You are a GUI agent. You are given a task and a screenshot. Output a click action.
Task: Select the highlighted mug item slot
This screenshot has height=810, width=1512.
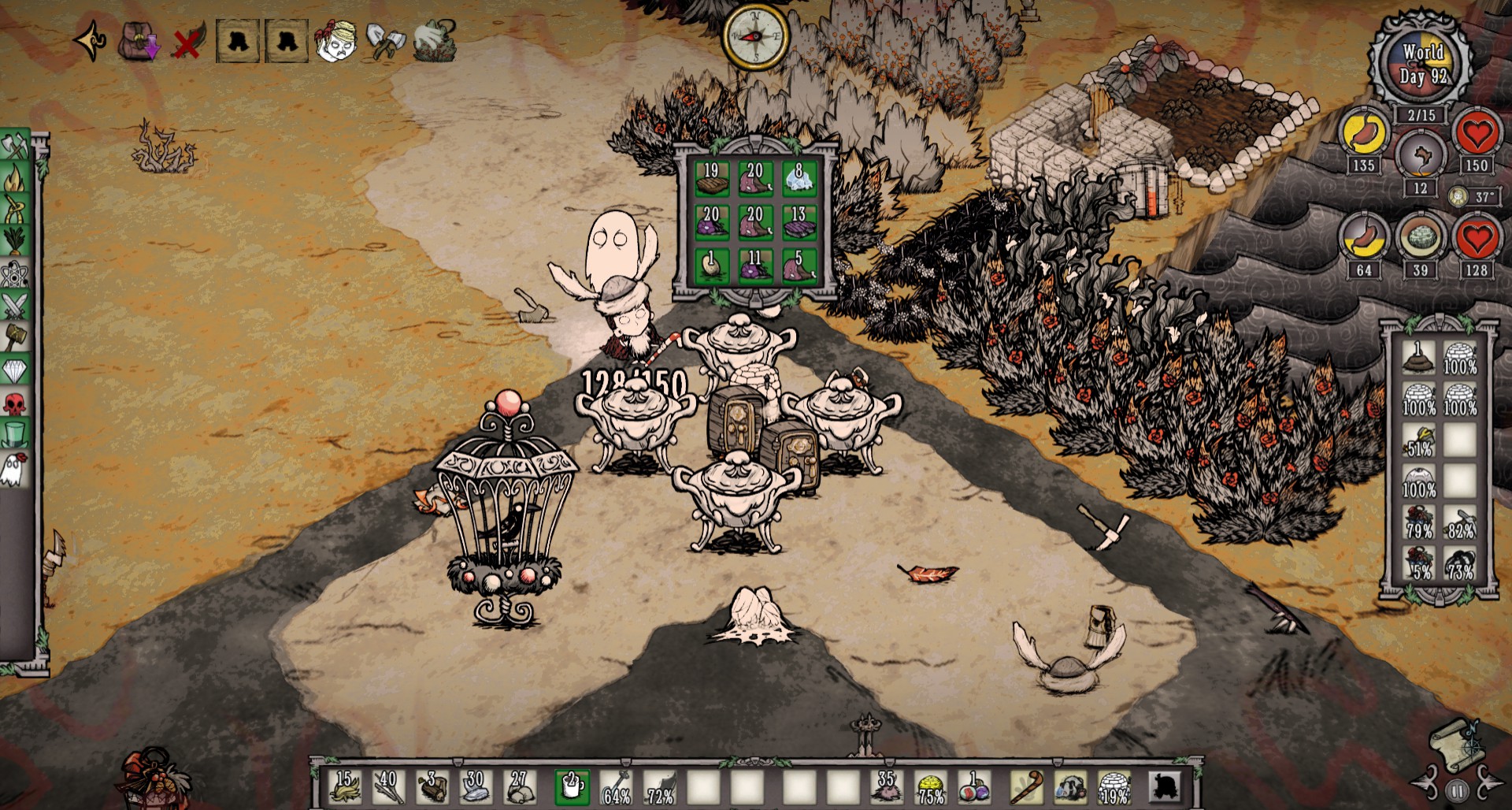(x=572, y=786)
